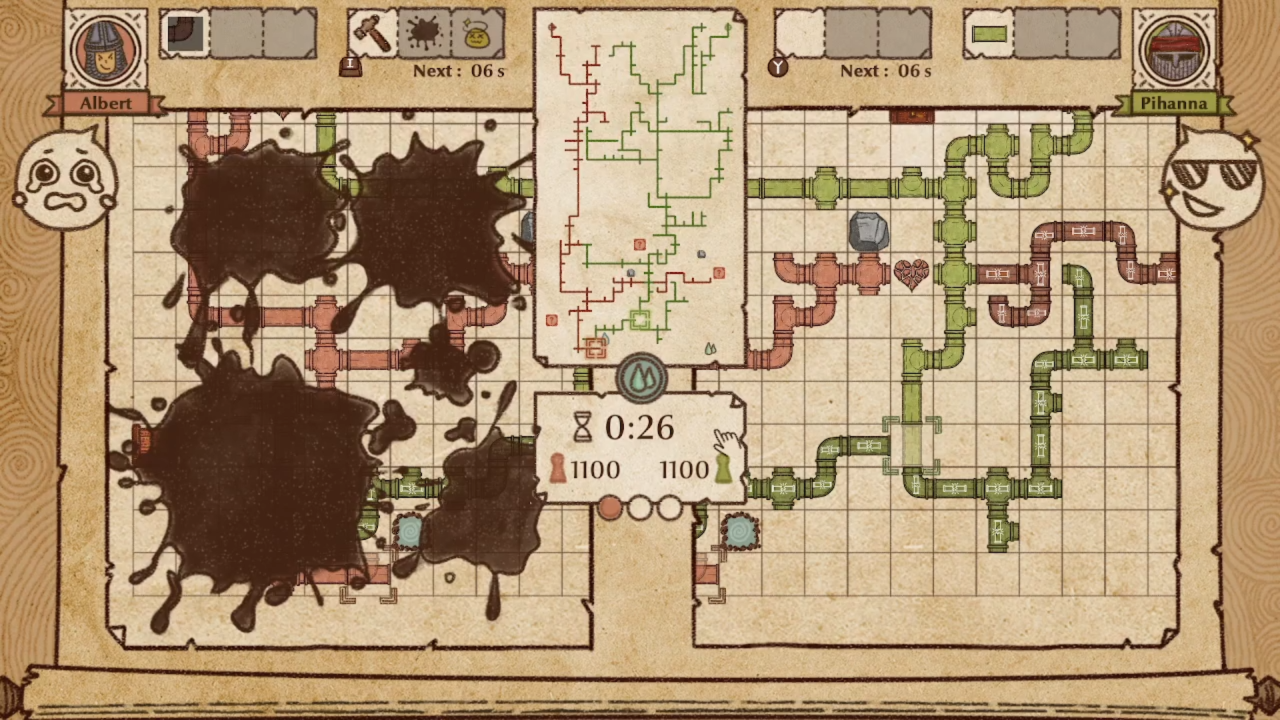Select the highlighted green pipe tile on the board
The height and width of the screenshot is (720, 1280).
(x=911, y=444)
